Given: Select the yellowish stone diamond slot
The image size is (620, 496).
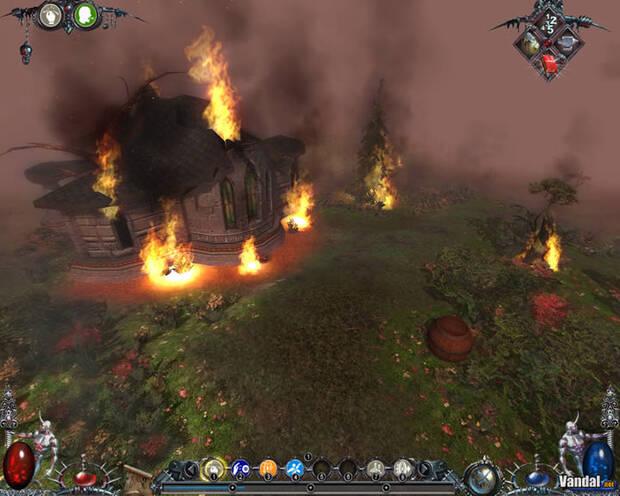Looking at the screenshot, I should 531,44.
